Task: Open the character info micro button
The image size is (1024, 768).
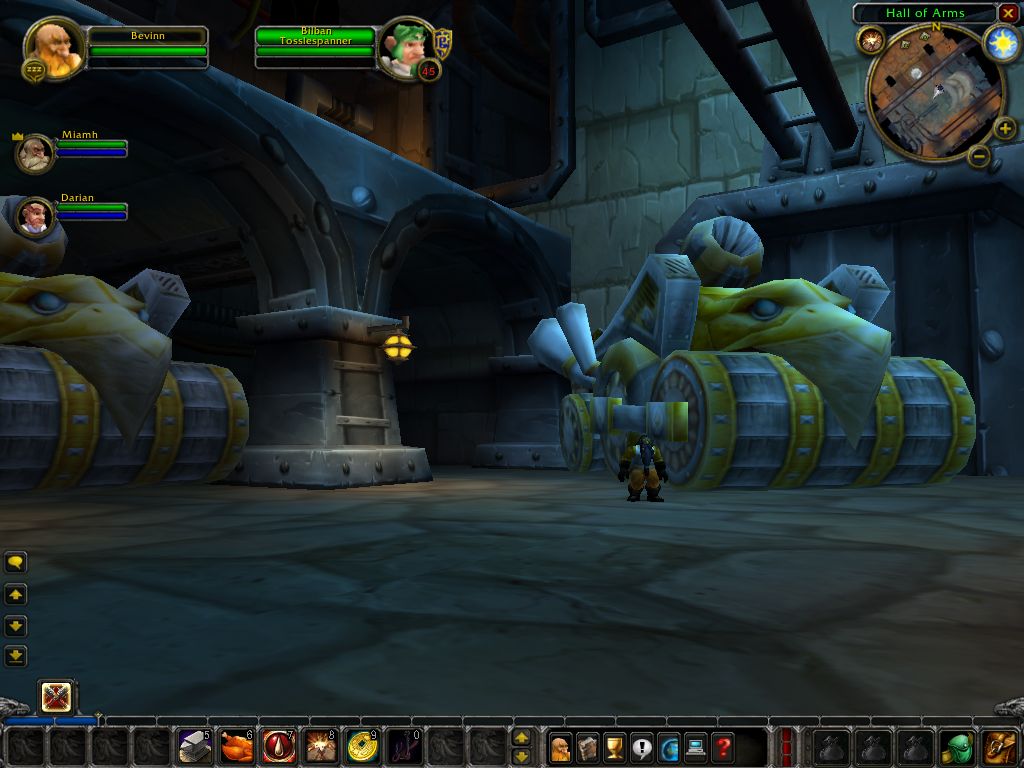Action: (561, 746)
